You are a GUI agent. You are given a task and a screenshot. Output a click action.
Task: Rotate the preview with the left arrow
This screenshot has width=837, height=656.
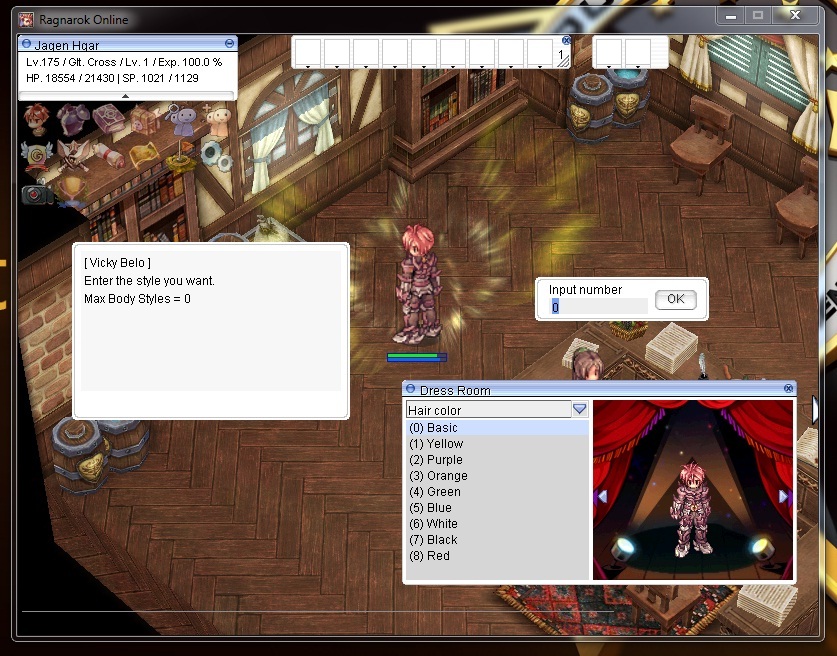pyautogui.click(x=602, y=496)
